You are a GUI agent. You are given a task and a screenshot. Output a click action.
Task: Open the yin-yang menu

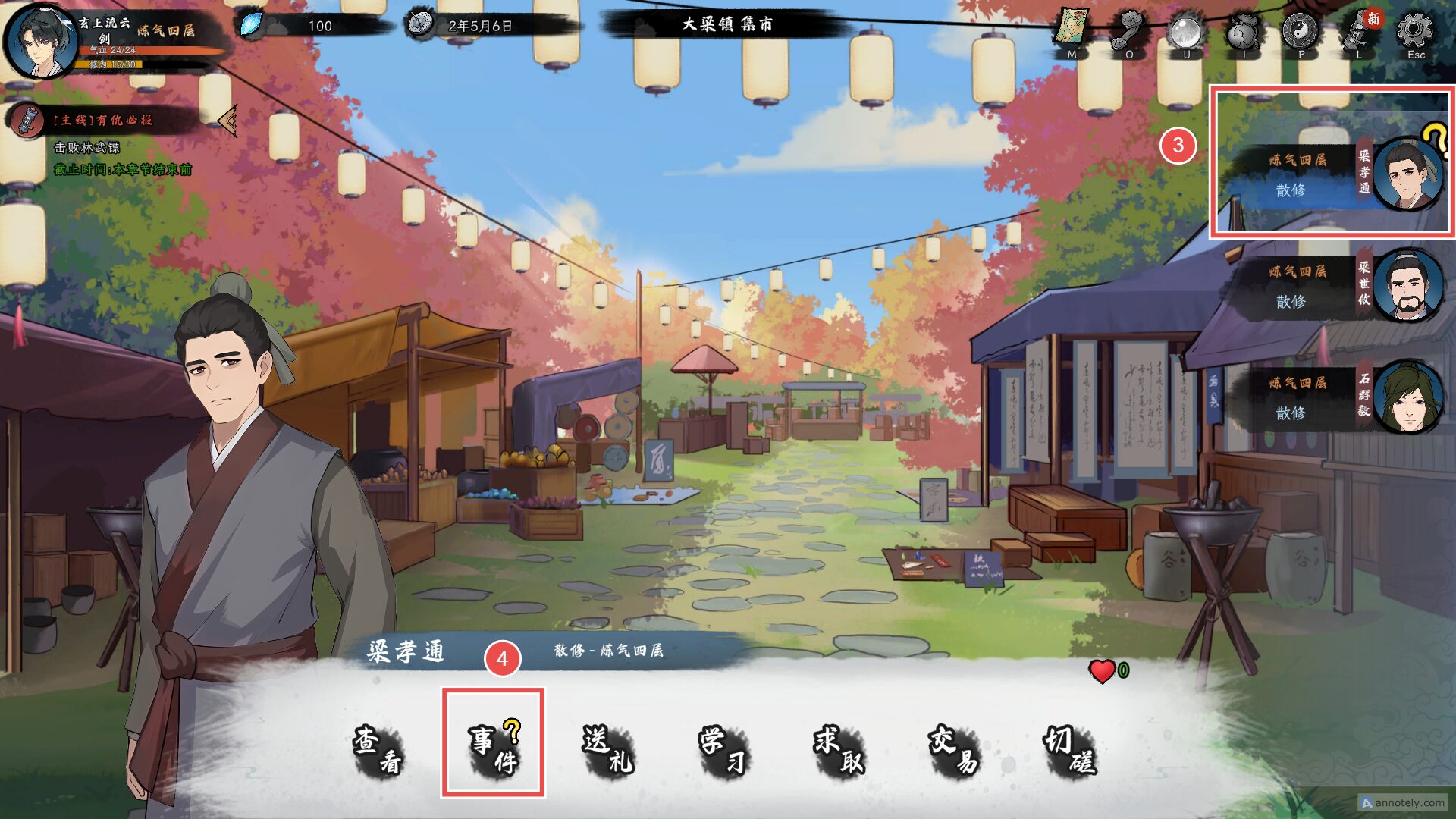[x=1301, y=30]
